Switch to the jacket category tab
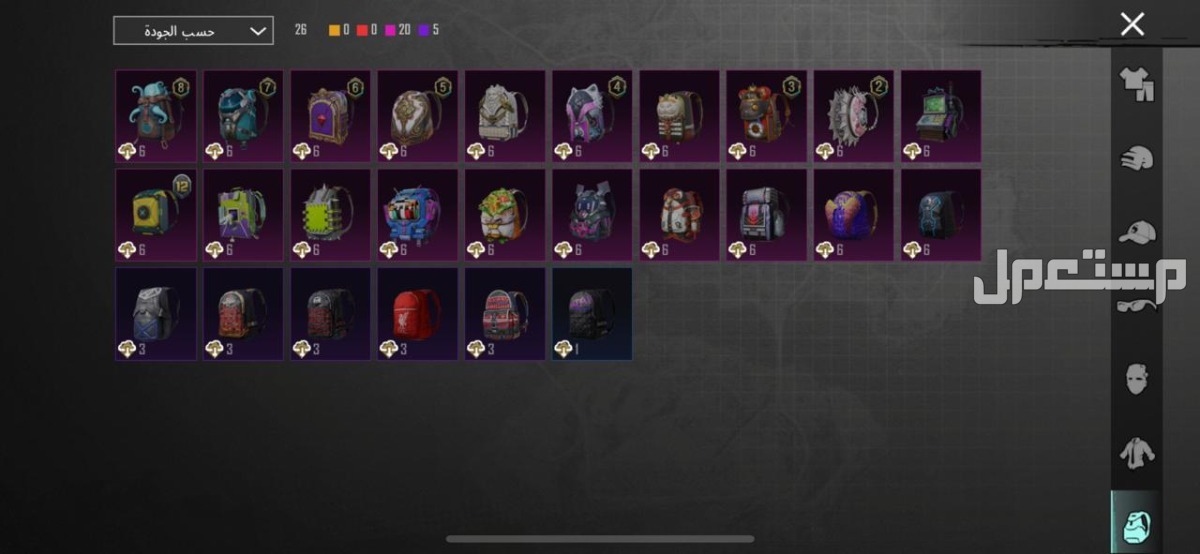Screen dimensions: 1200x554 pos(1136,453)
